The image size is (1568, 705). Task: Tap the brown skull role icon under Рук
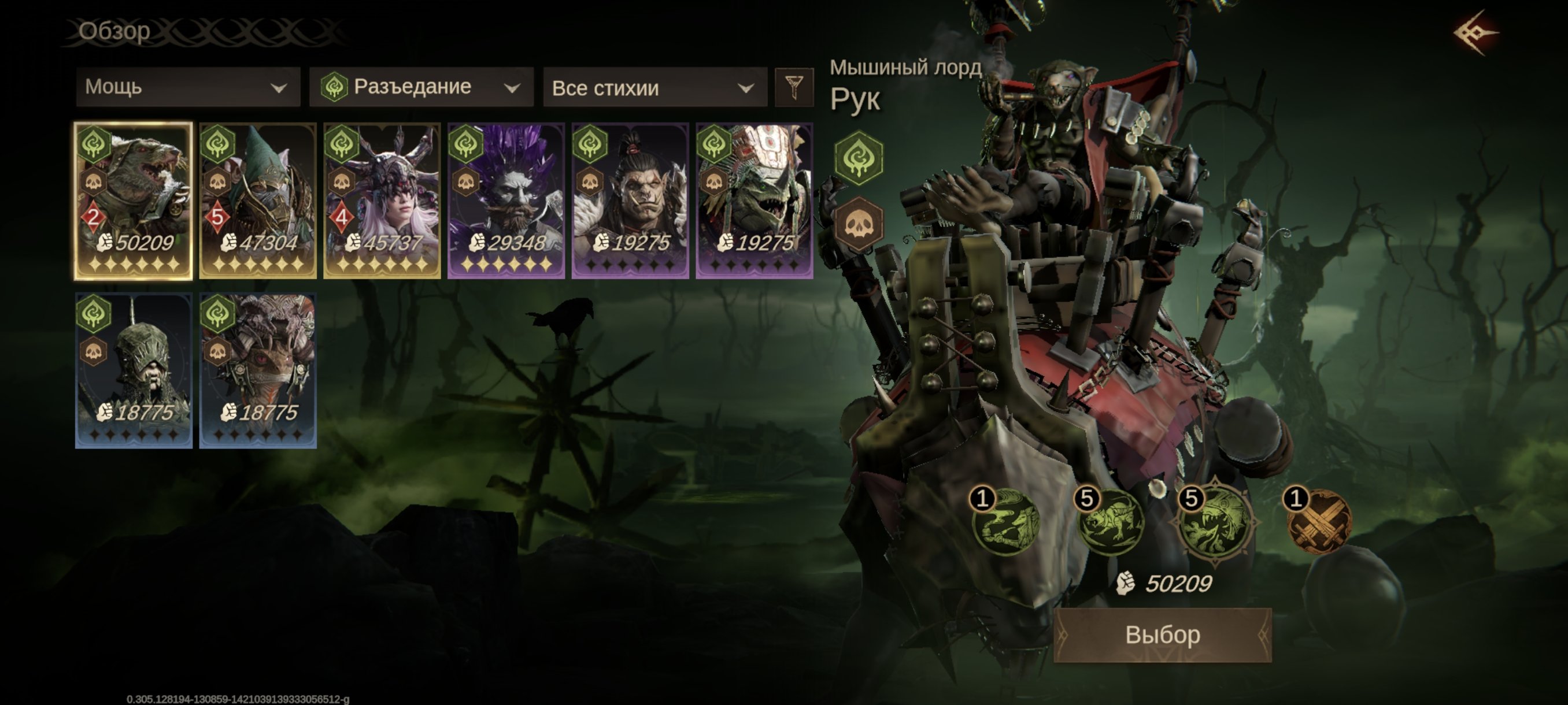point(858,224)
